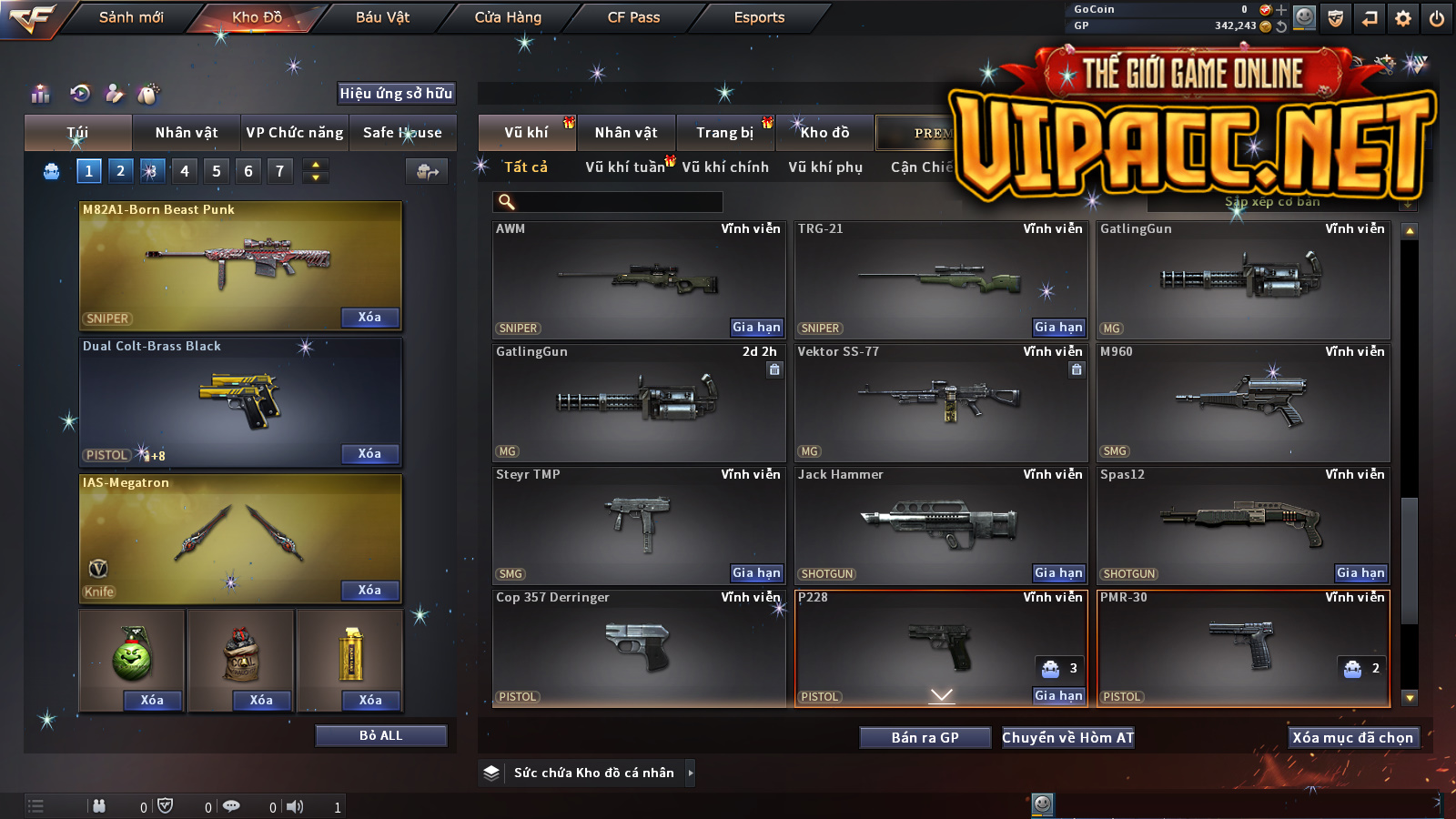Remove the M82A1-Born Beast Punk with Xóa
The width and height of the screenshot is (1456, 819).
(369, 318)
